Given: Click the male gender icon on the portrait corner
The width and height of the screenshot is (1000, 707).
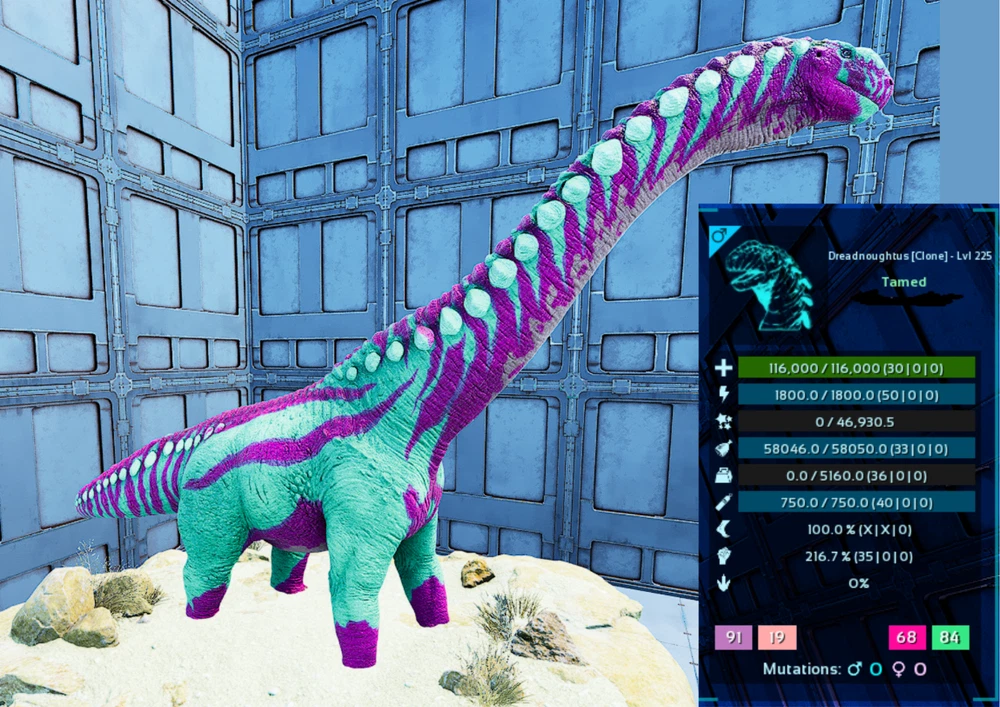Looking at the screenshot, I should point(717,236).
